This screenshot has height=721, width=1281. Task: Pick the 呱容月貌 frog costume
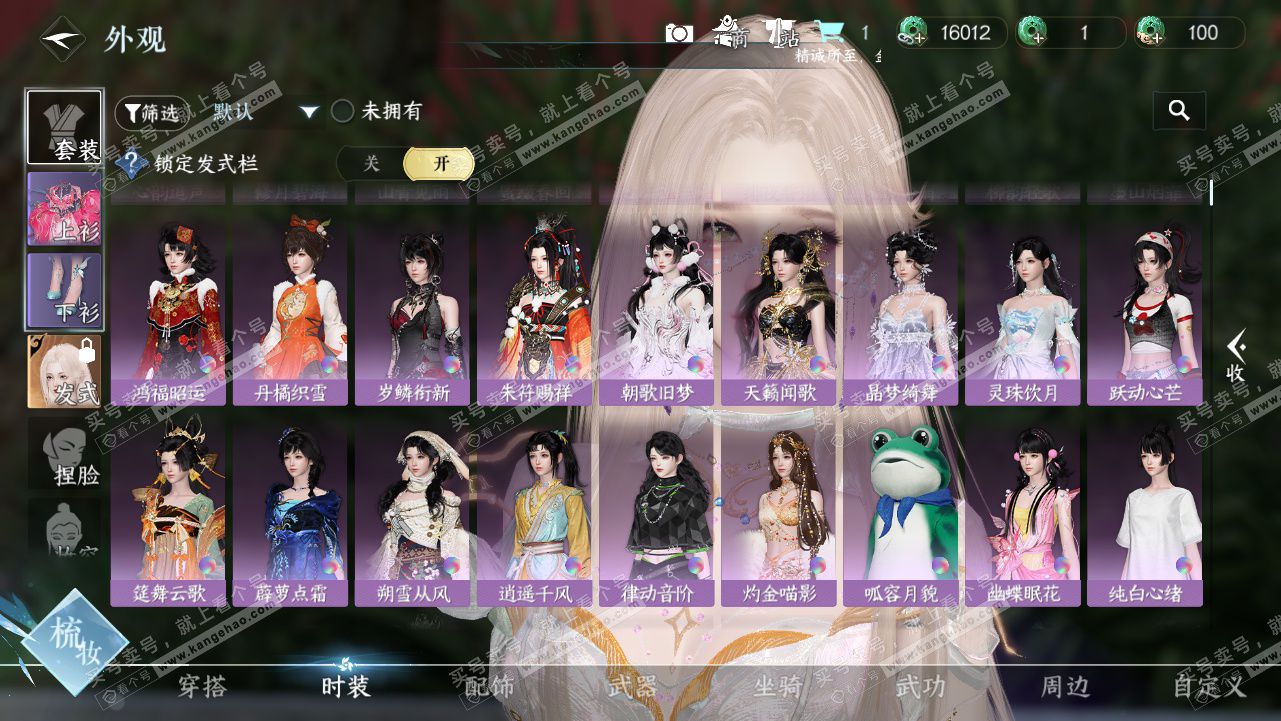point(900,512)
